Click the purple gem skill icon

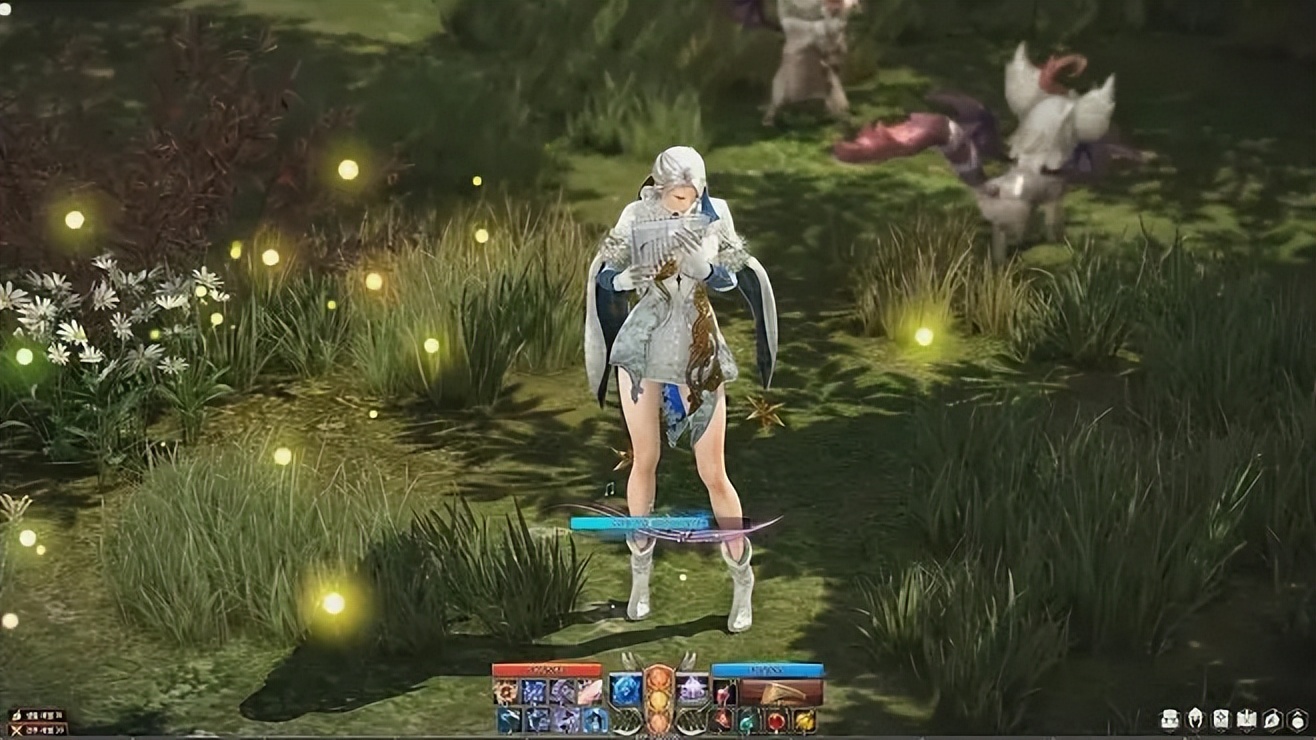coord(691,690)
